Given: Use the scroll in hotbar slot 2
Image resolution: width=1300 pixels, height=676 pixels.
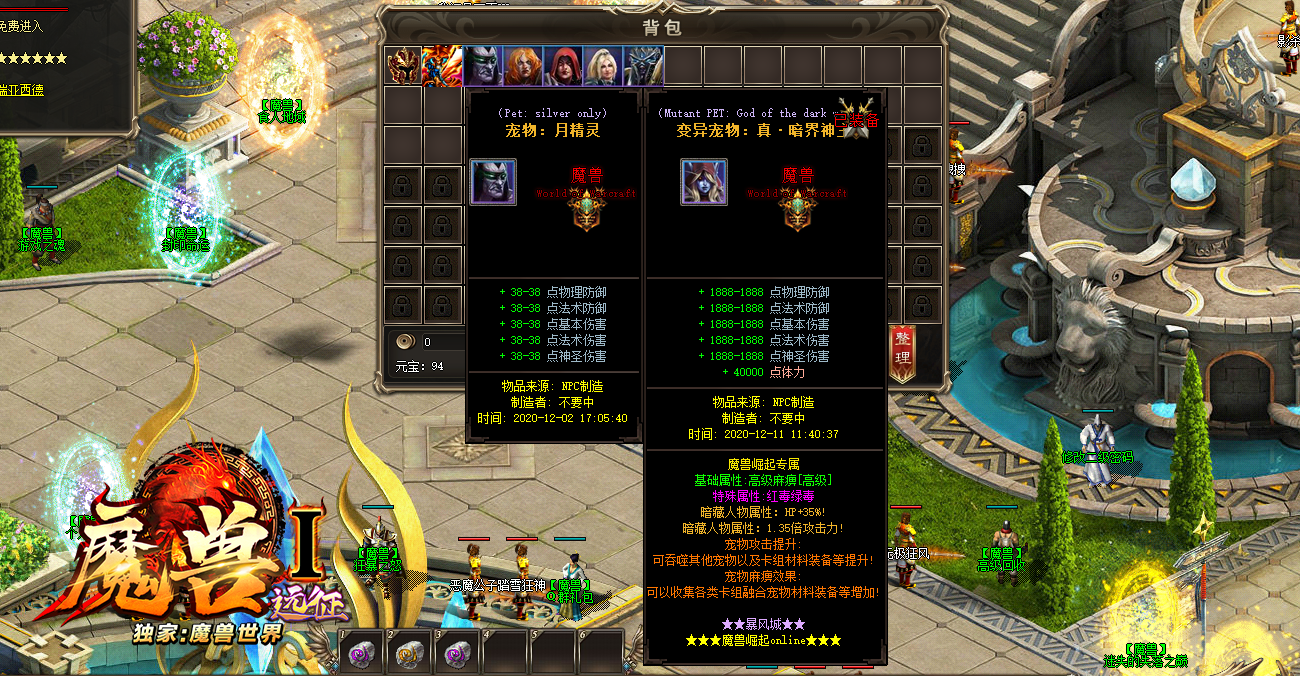Looking at the screenshot, I should [408, 653].
